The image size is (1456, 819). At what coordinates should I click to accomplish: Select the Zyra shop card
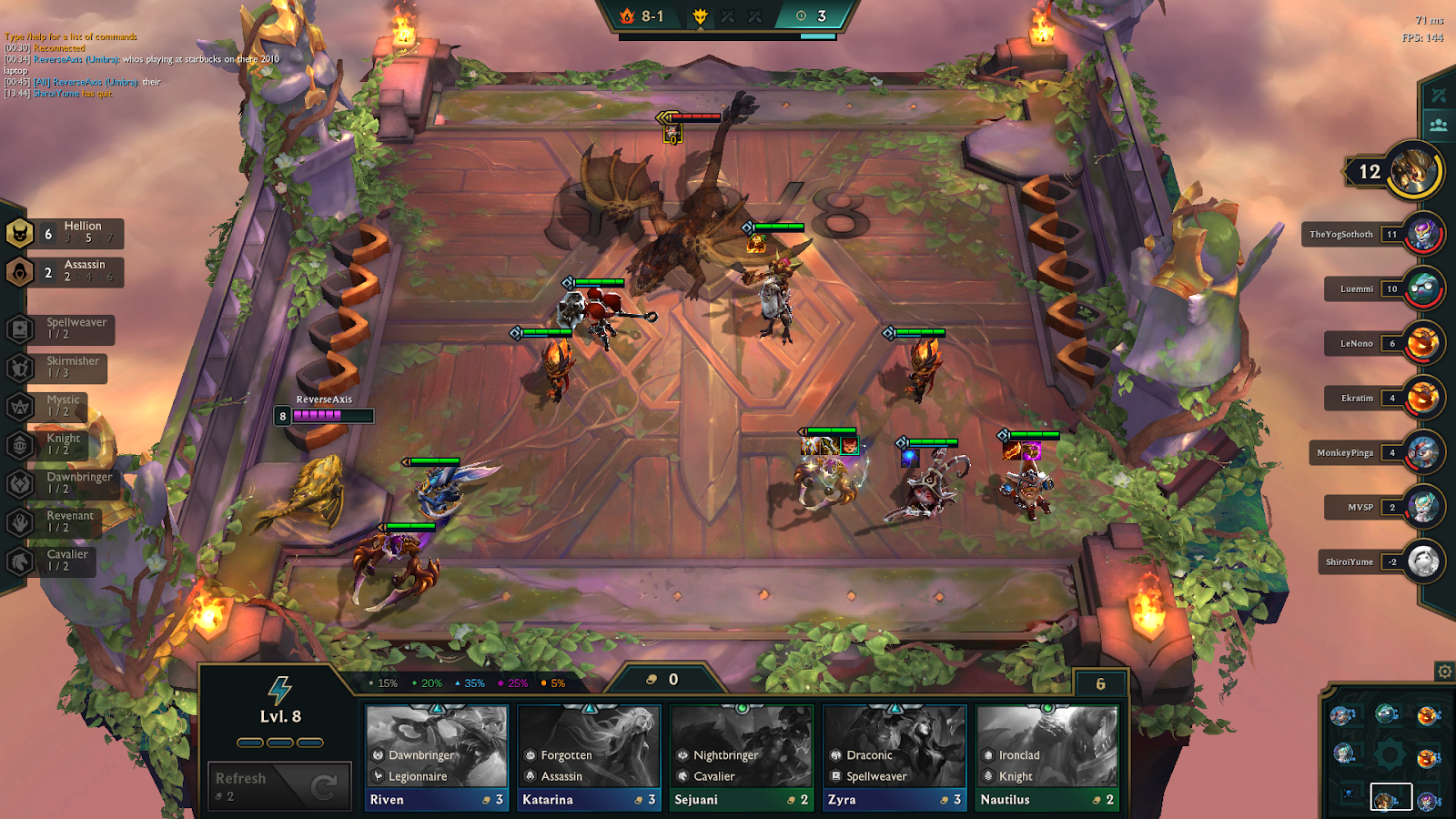point(894,757)
